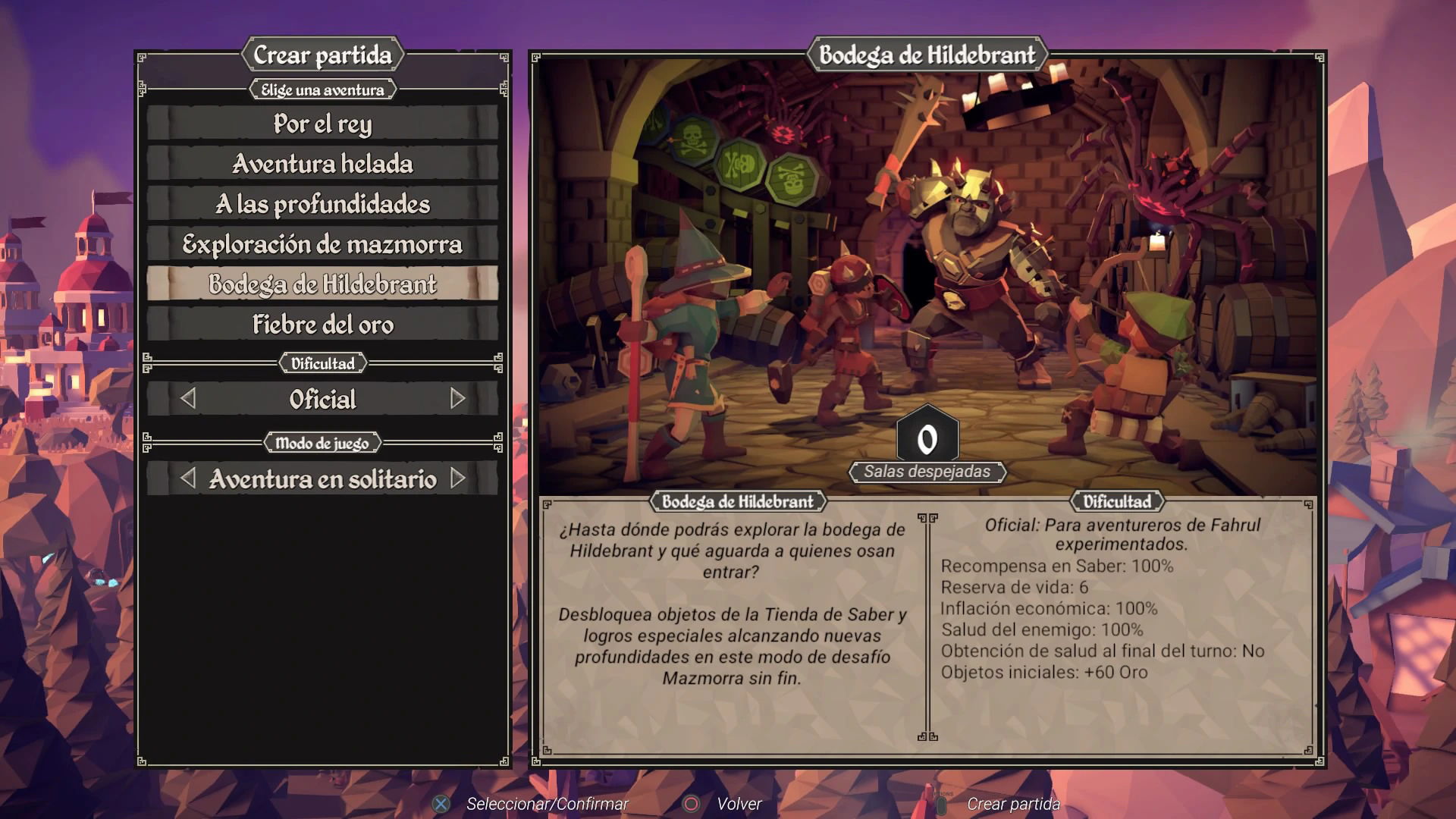The image size is (1456, 819).
Task: Select the 'Por el rey' adventure
Action: click(322, 124)
